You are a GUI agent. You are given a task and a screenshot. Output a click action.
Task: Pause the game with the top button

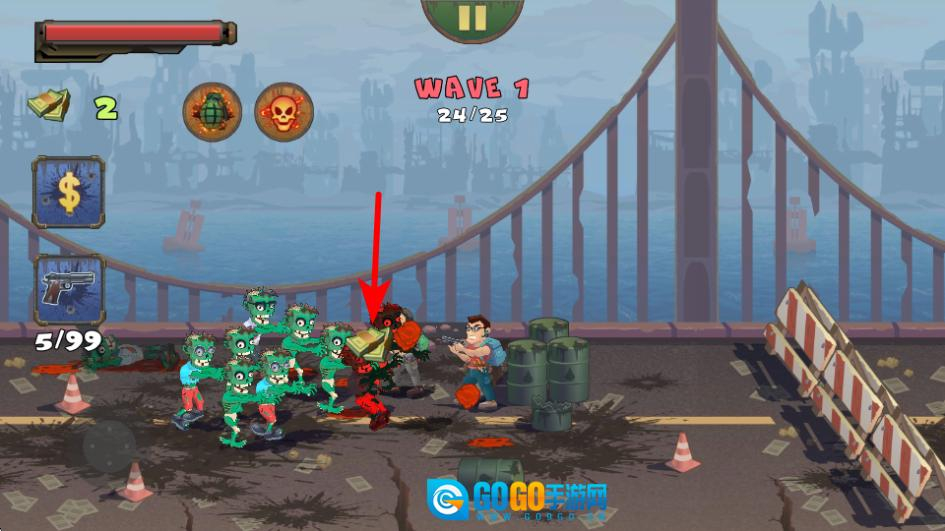click(x=472, y=18)
